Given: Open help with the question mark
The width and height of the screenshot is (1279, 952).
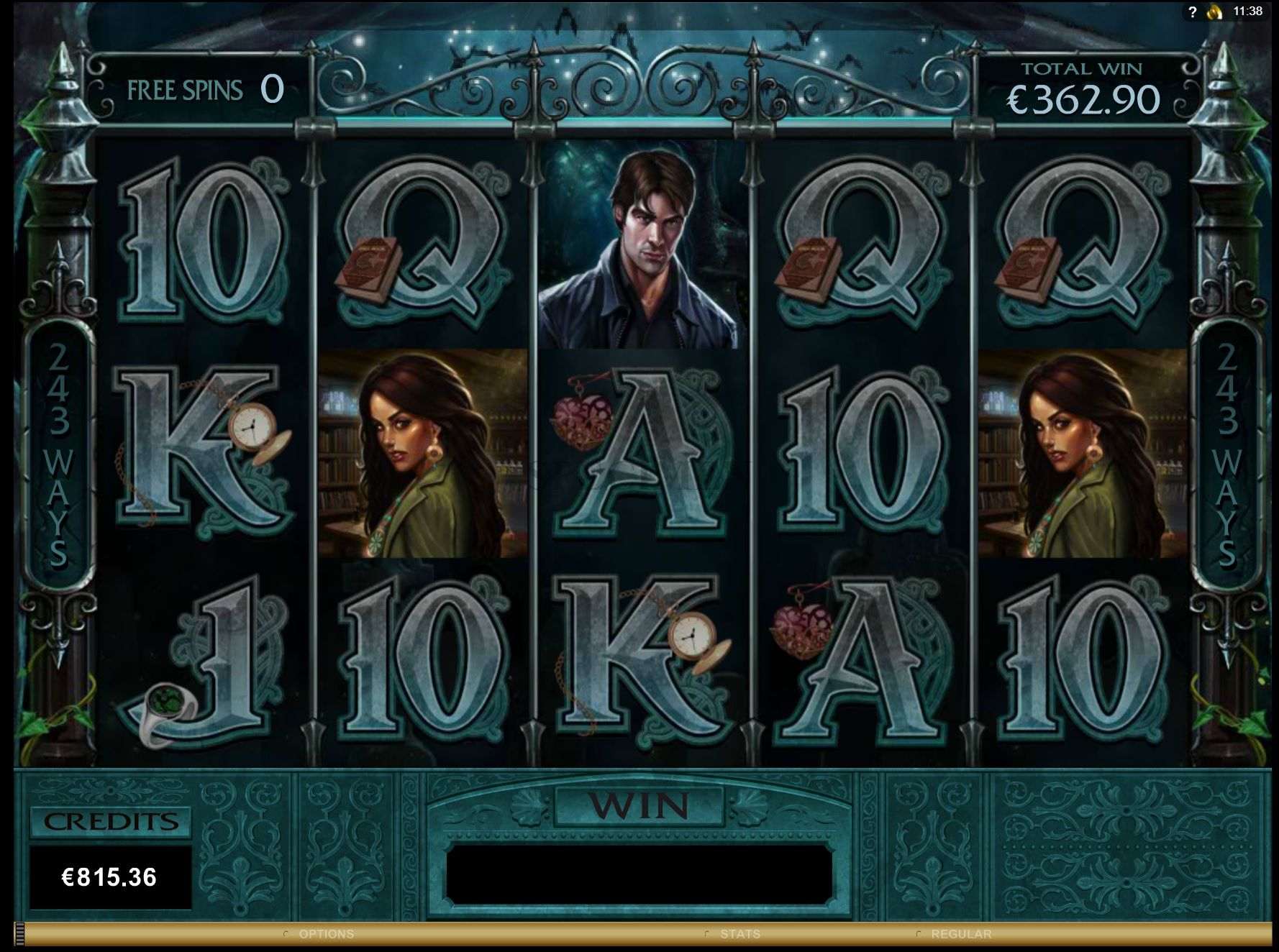Looking at the screenshot, I should point(1193,12).
